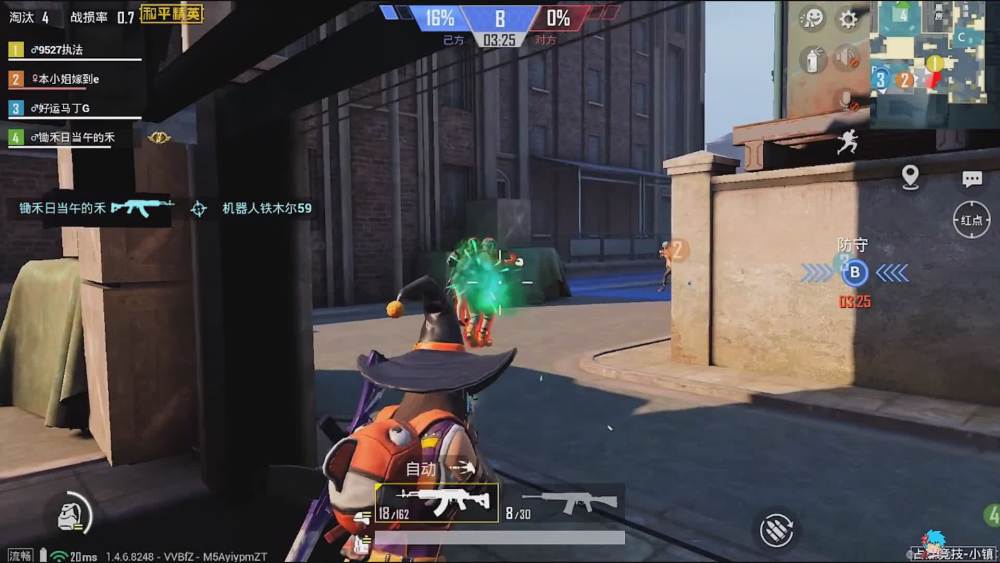Select teammate 好运马丁G in the squad list

point(60,108)
